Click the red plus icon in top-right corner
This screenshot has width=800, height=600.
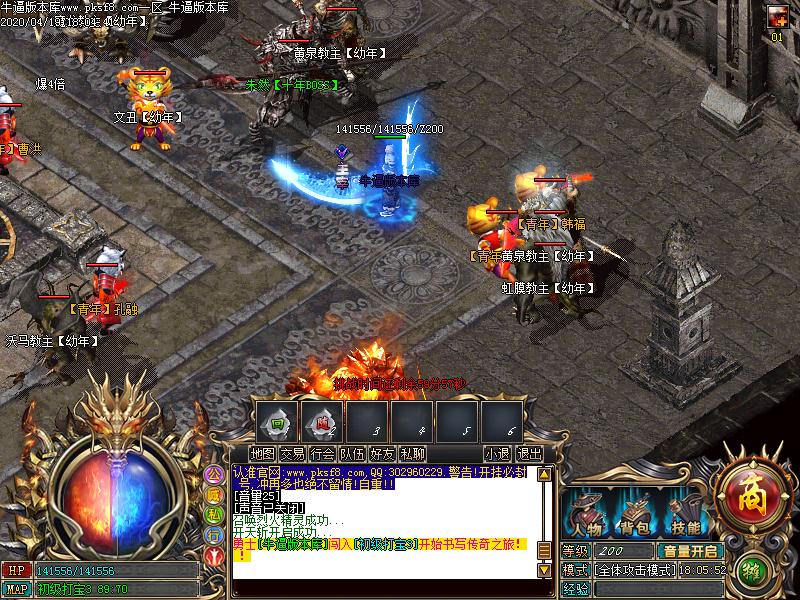[x=777, y=17]
